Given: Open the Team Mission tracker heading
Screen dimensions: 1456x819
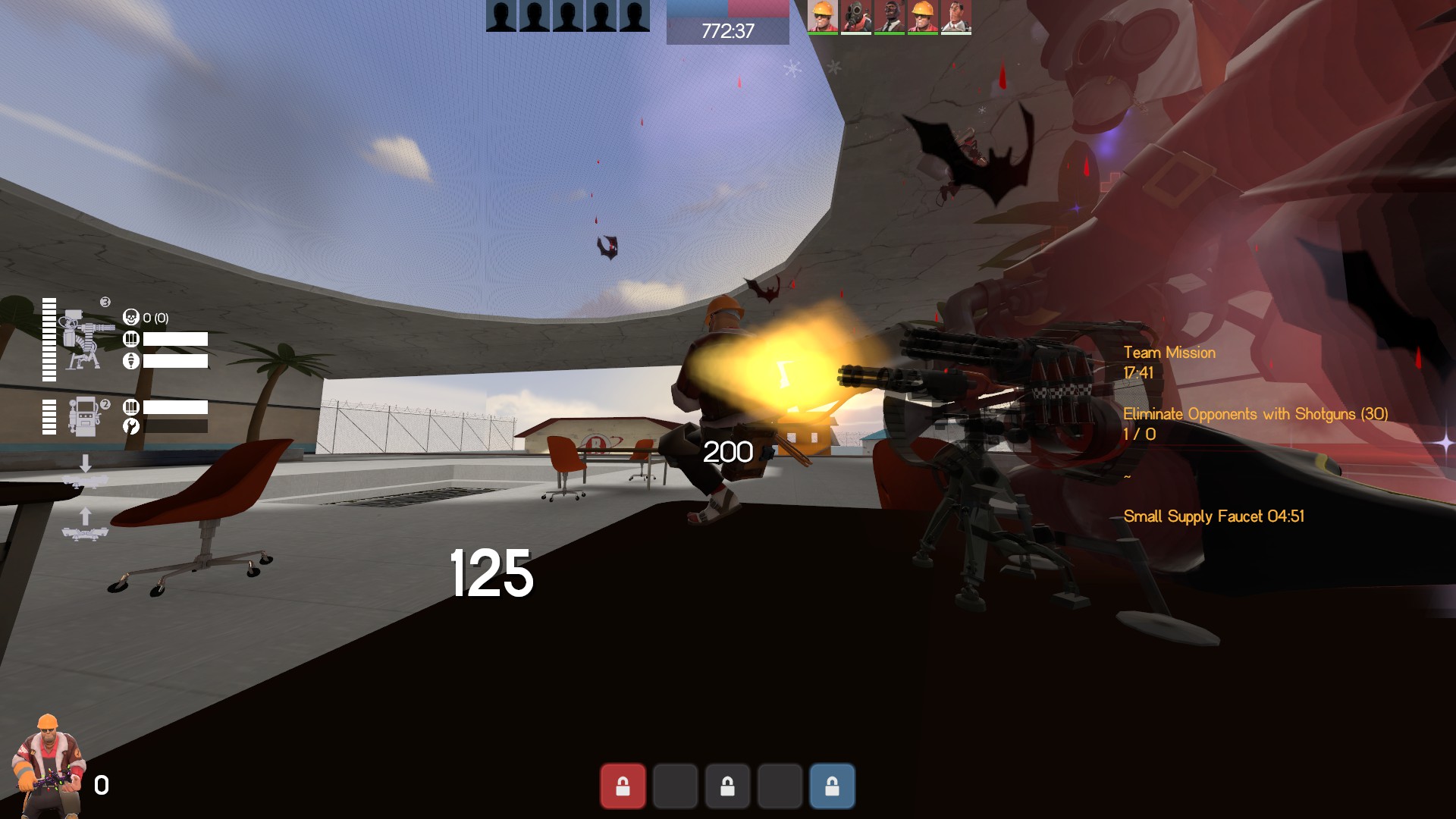Looking at the screenshot, I should coord(1169,353).
